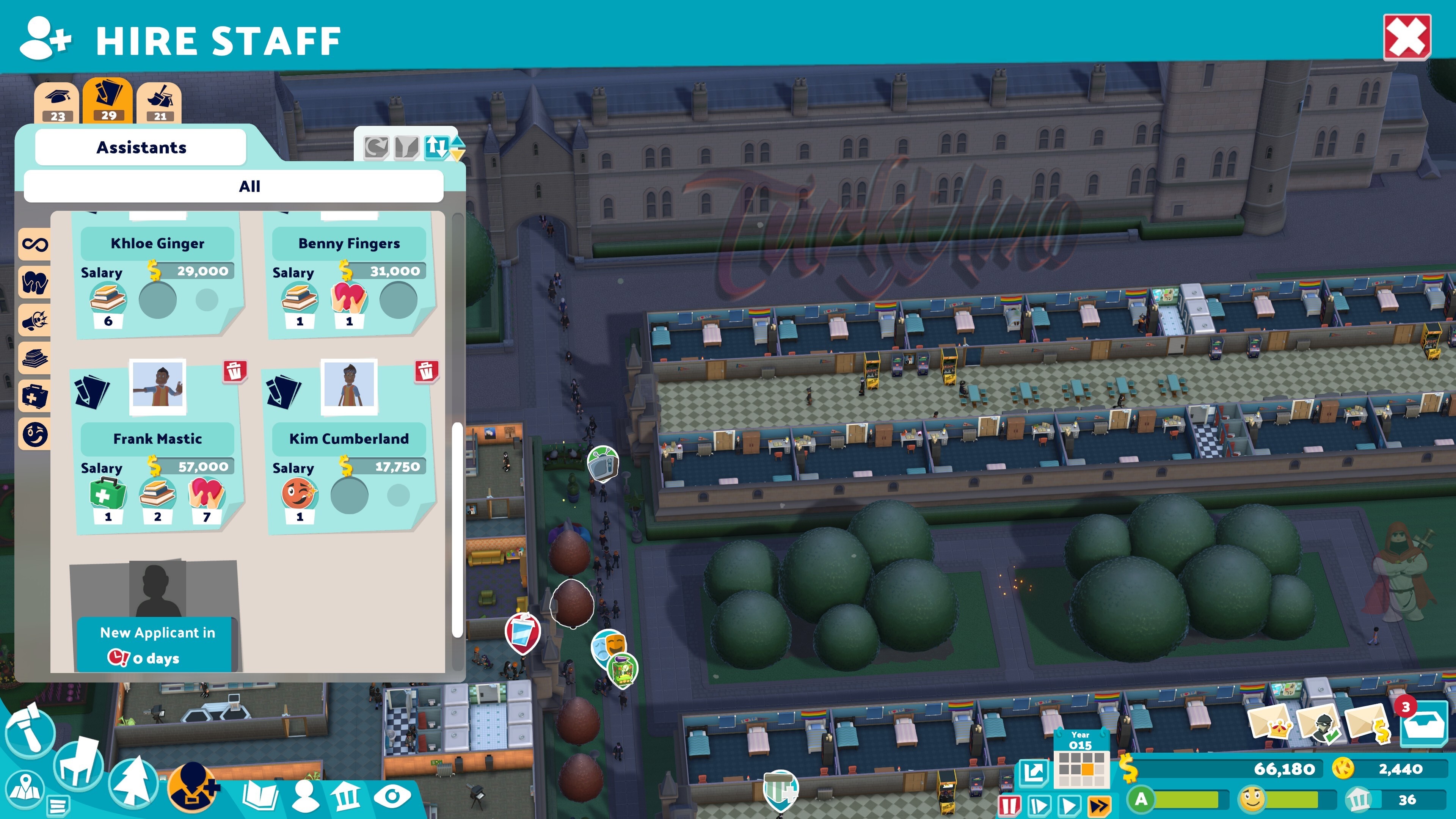Close the Hire Staff panel
Image resolution: width=1456 pixels, height=819 pixels.
coord(1406,37)
